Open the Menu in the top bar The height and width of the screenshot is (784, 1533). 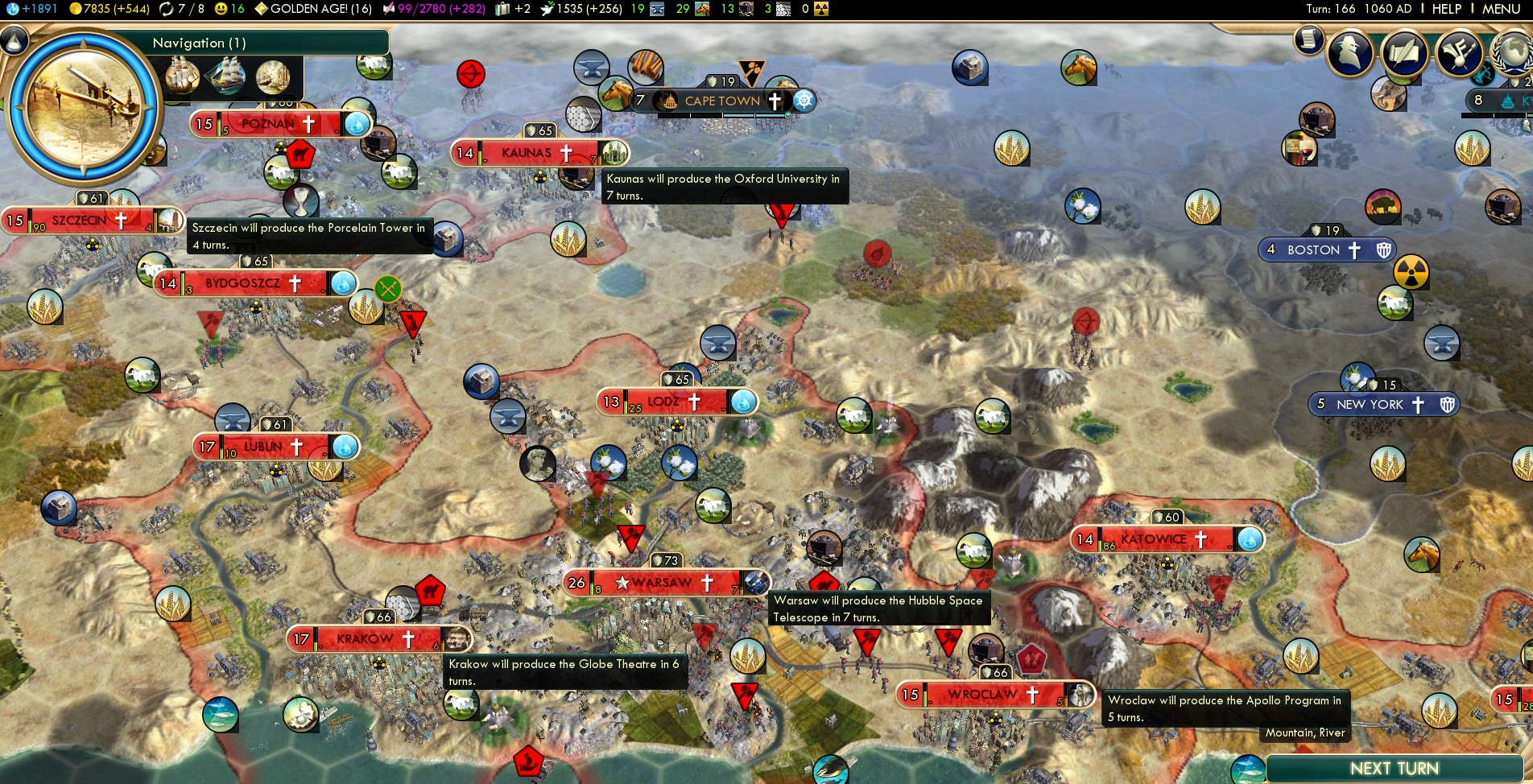(1501, 9)
